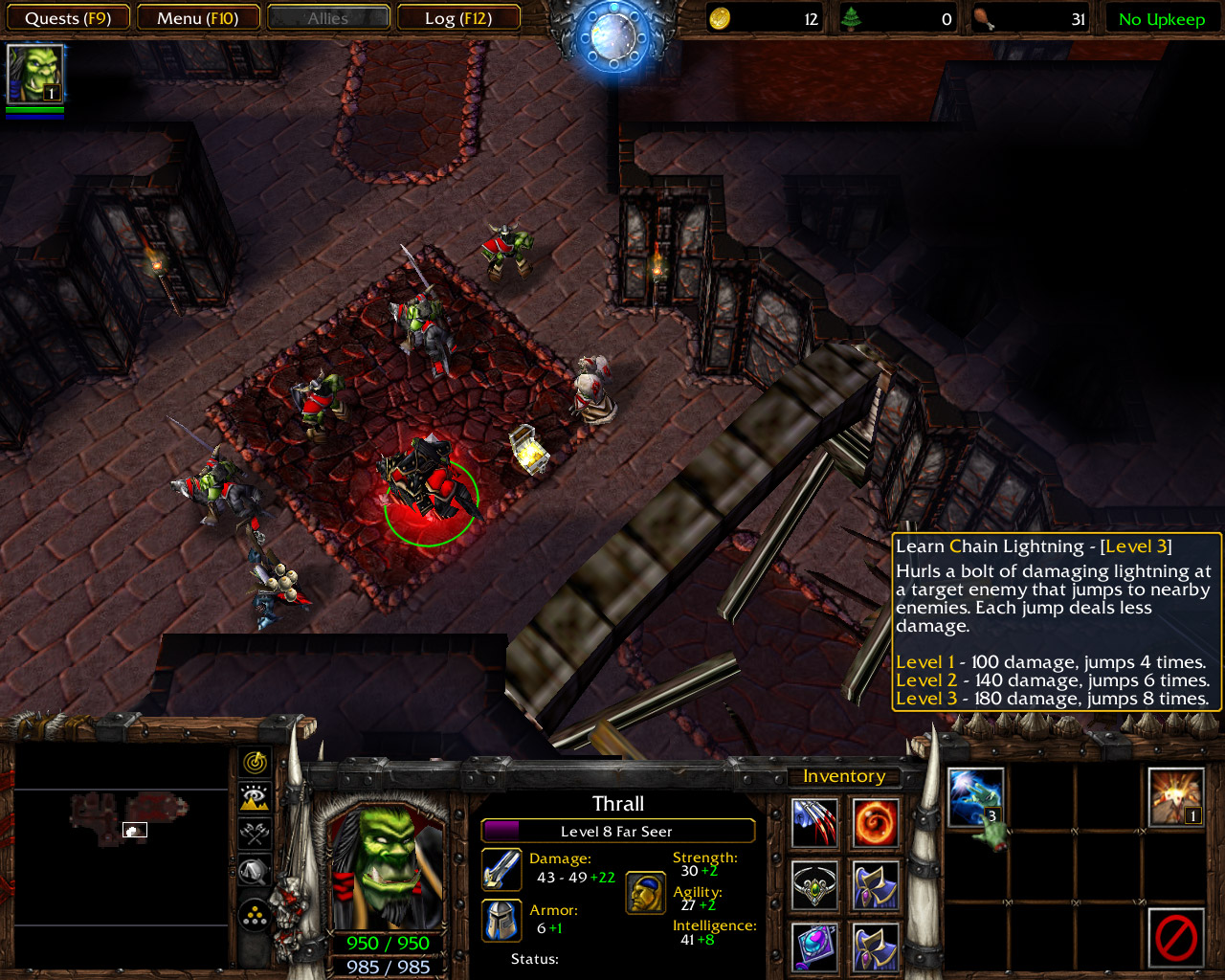Open the Quests (F9) log
Image resolution: width=1225 pixels, height=980 pixels.
click(x=68, y=16)
